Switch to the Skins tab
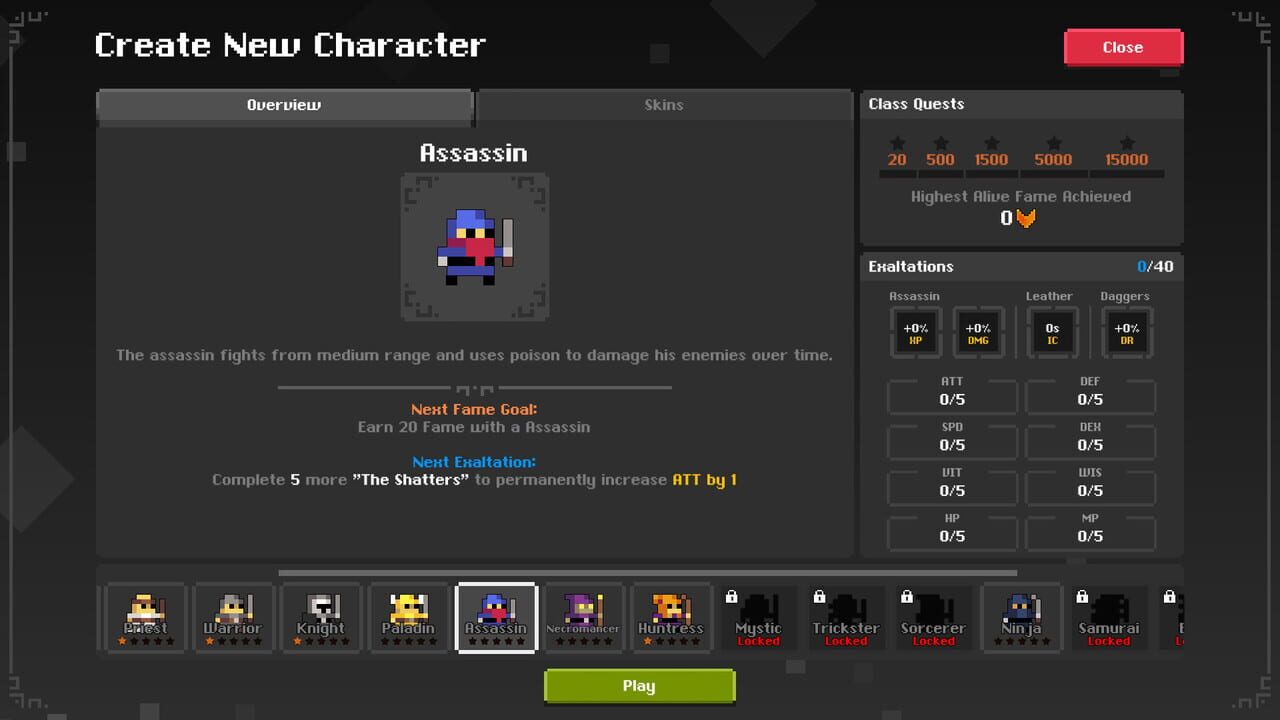The image size is (1280, 720). (664, 105)
